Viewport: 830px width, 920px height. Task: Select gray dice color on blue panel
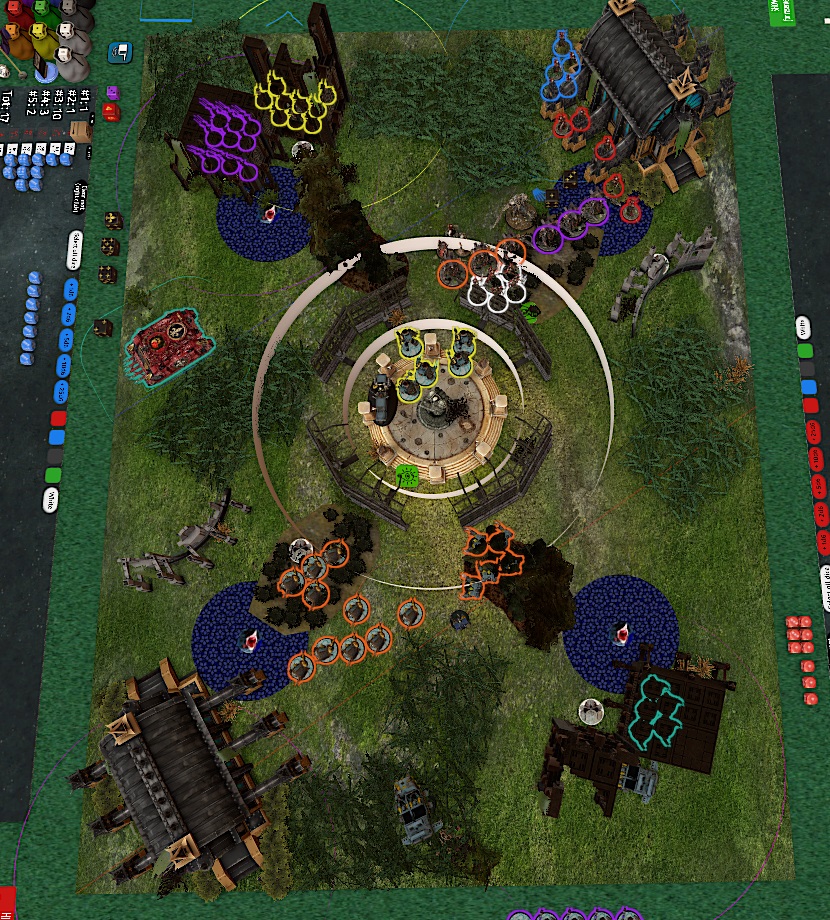55,456
